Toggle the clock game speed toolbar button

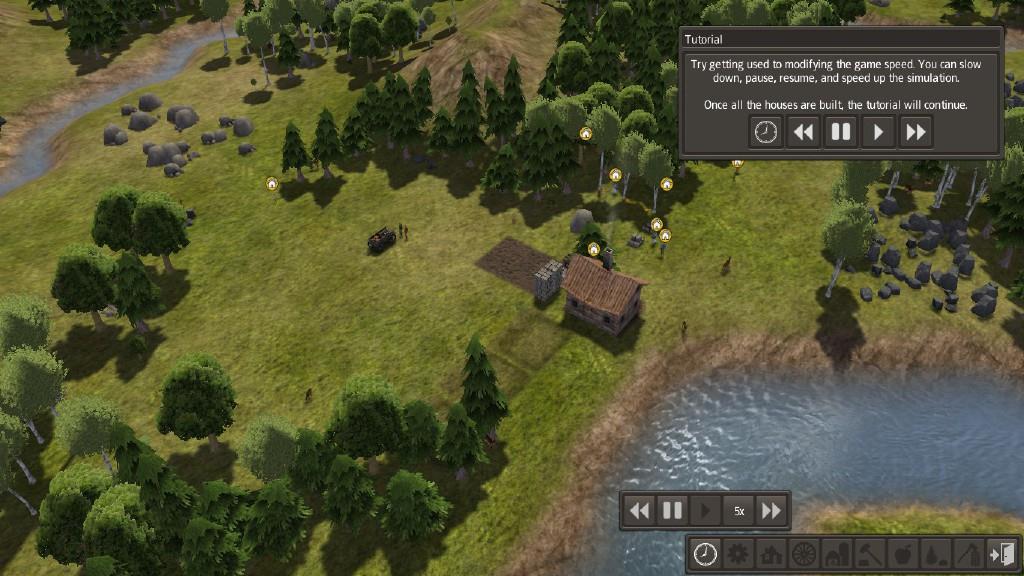tap(706, 553)
